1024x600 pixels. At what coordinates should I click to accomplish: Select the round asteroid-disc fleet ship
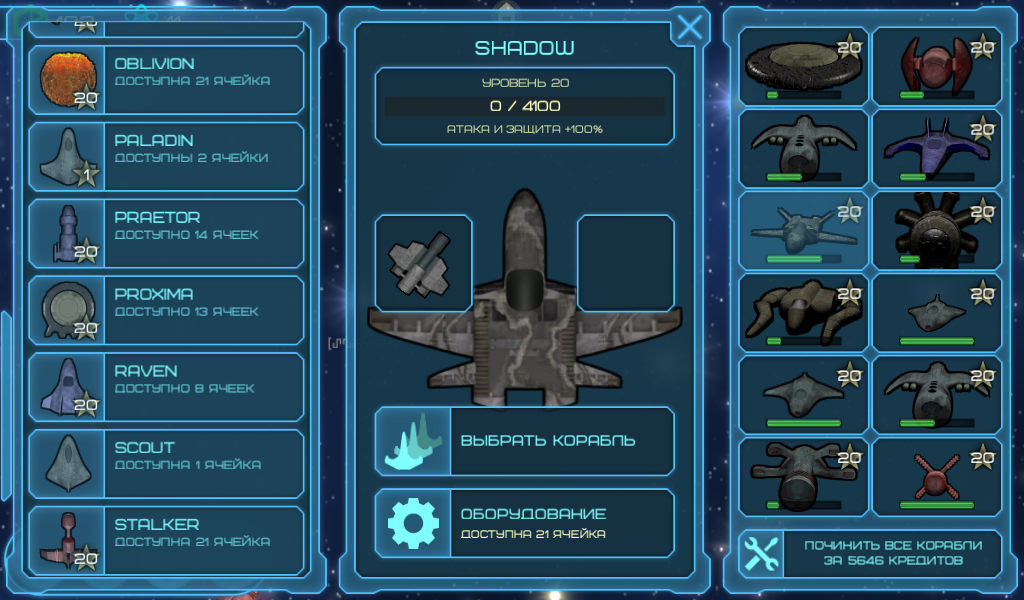(803, 66)
